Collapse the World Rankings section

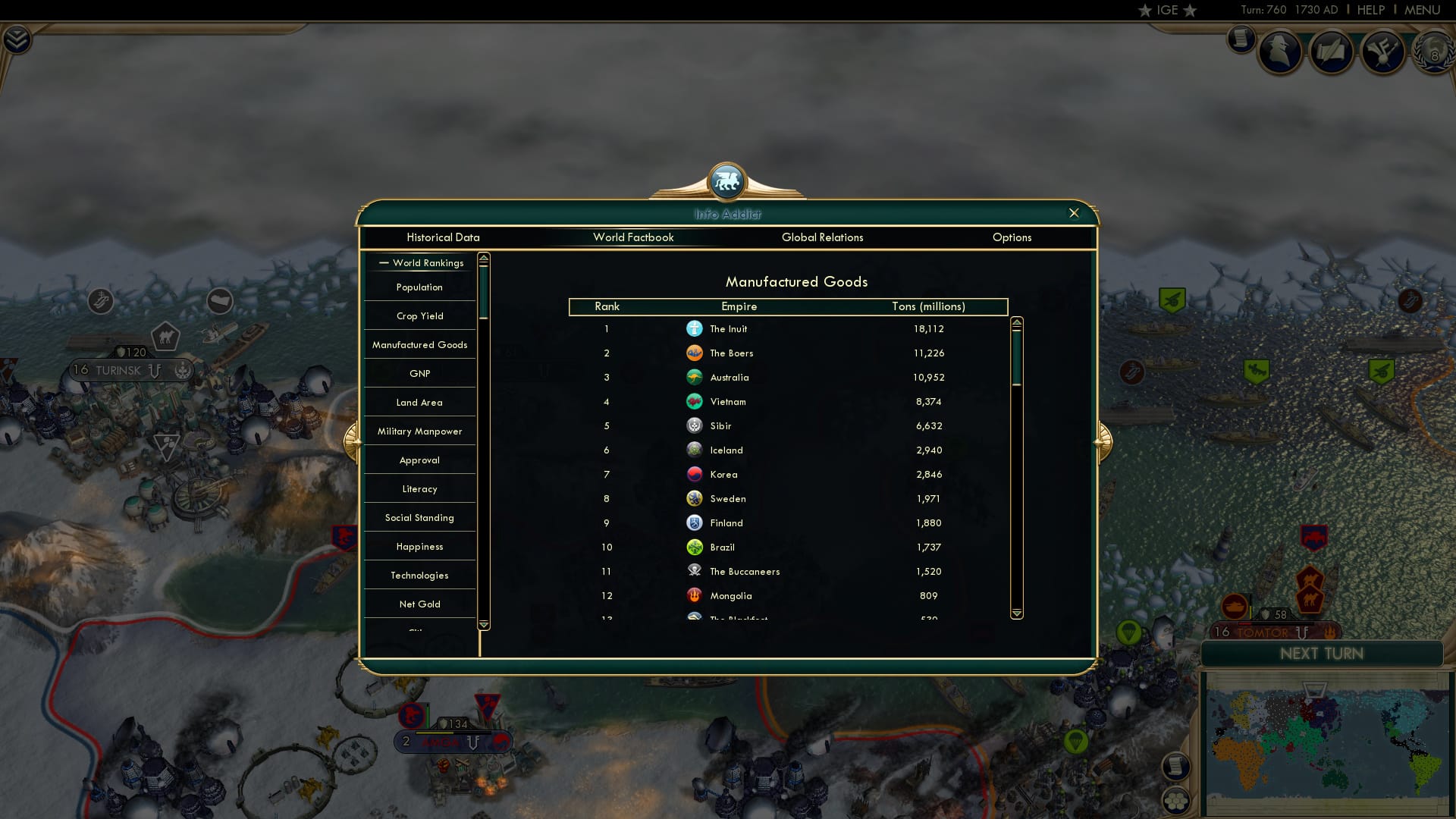click(x=383, y=262)
